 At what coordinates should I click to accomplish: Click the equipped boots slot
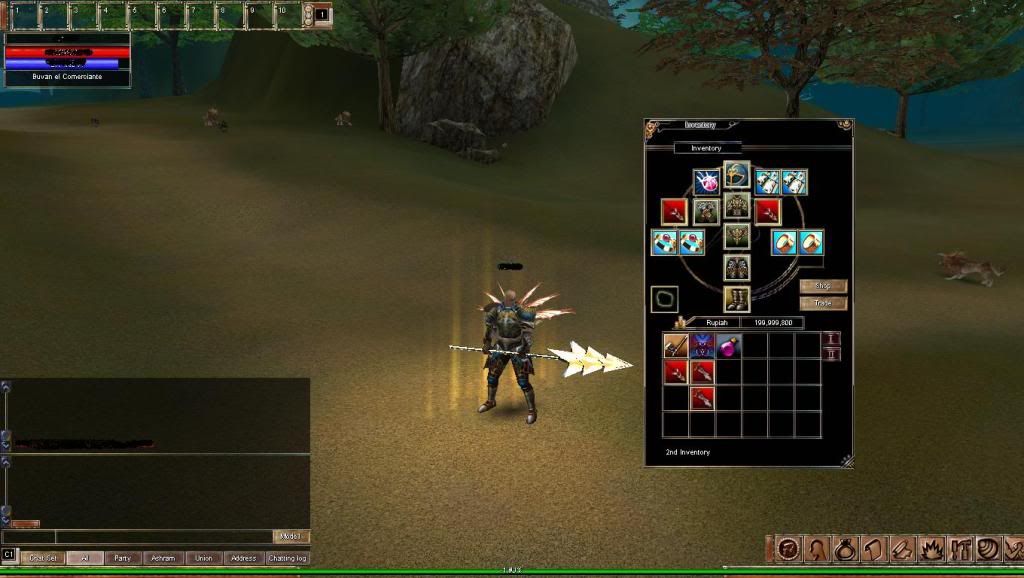tap(737, 298)
